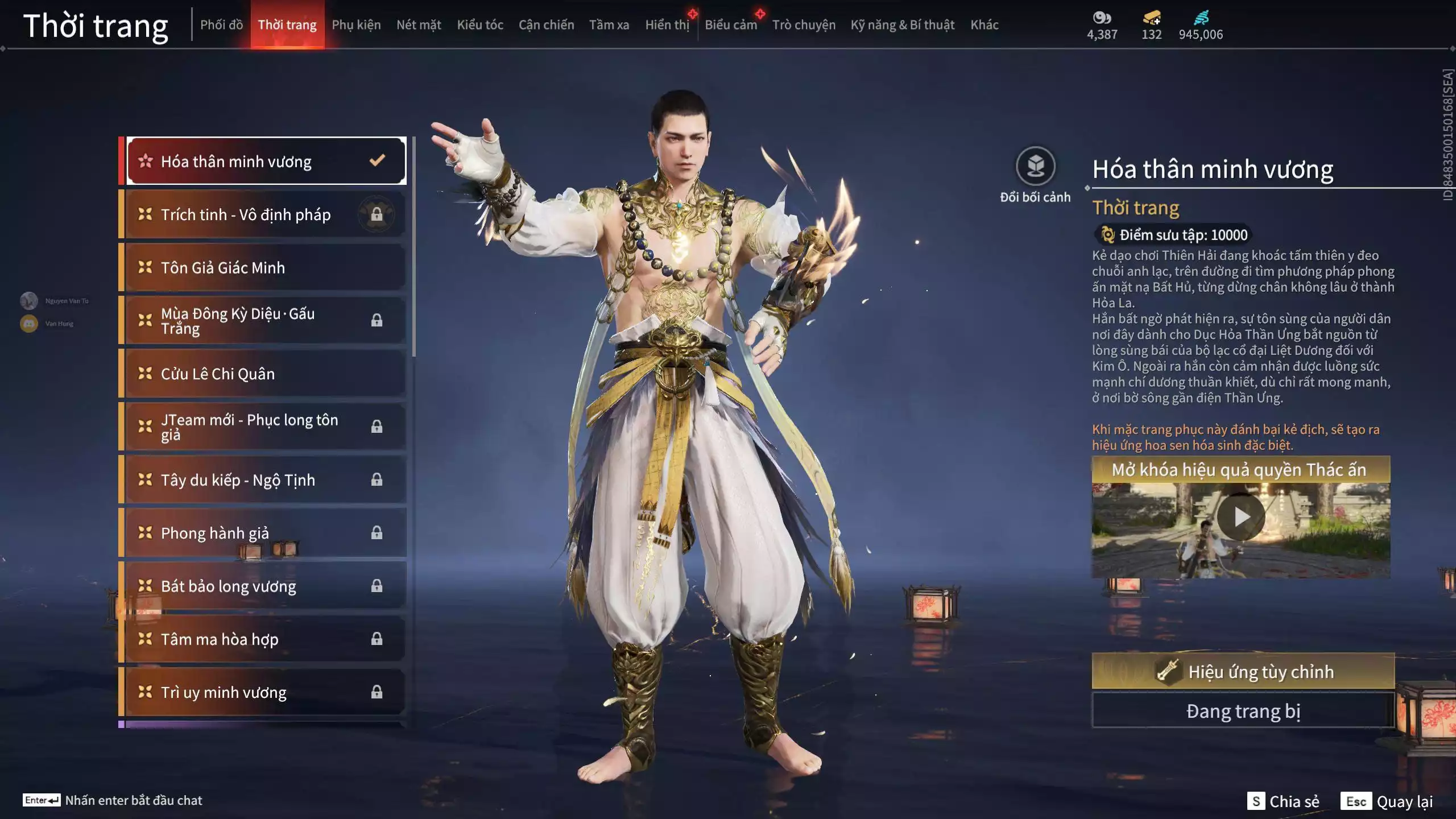Click the Đổi bối cảnh background icon
1456x819 pixels.
click(x=1035, y=167)
